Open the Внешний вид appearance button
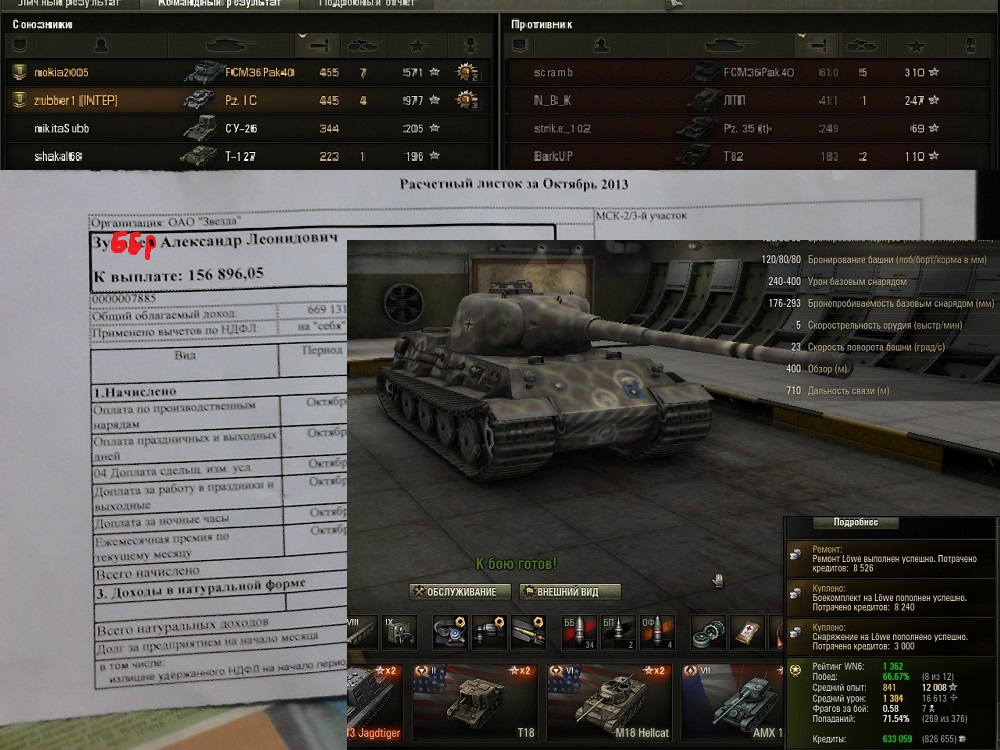 tap(570, 592)
